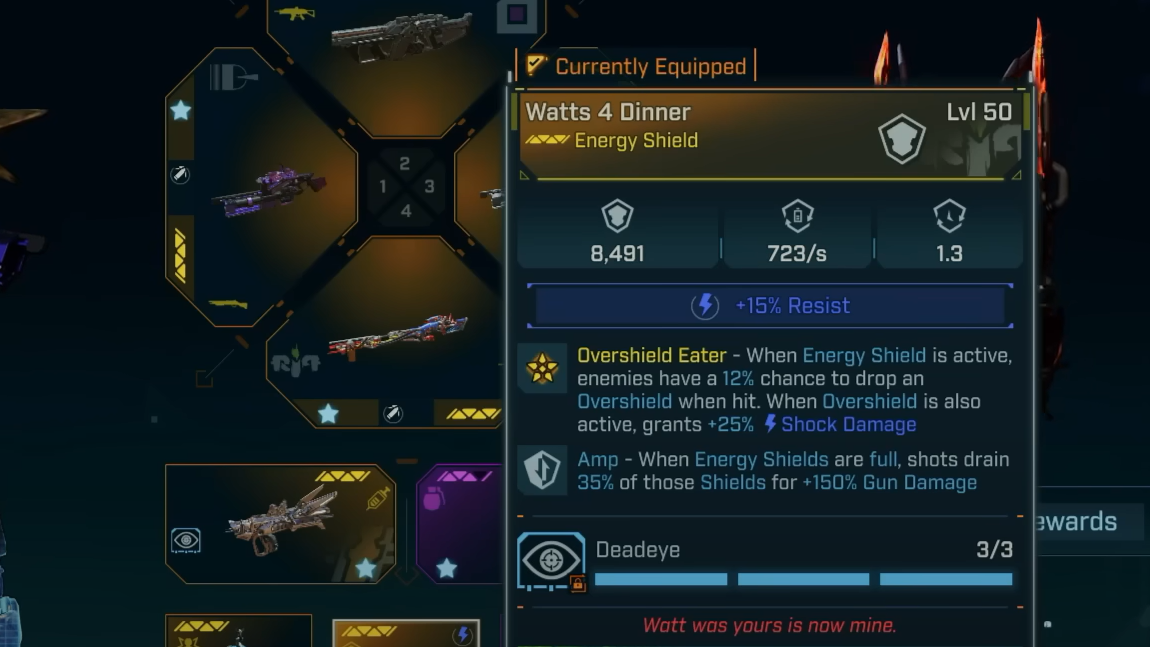
Task: Select the highlighted slot with the shock icon
Action: pos(405,634)
